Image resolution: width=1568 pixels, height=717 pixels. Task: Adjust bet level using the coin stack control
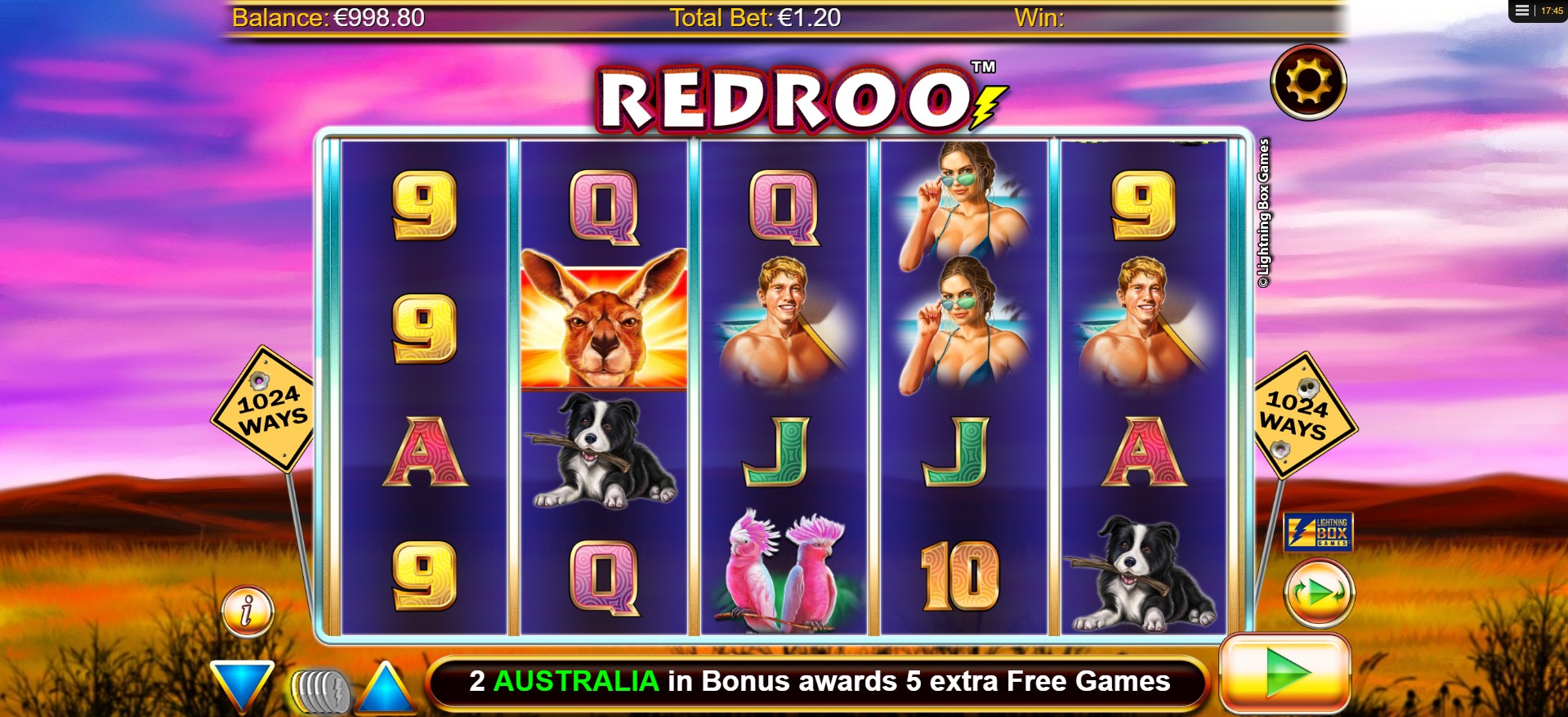point(320,691)
